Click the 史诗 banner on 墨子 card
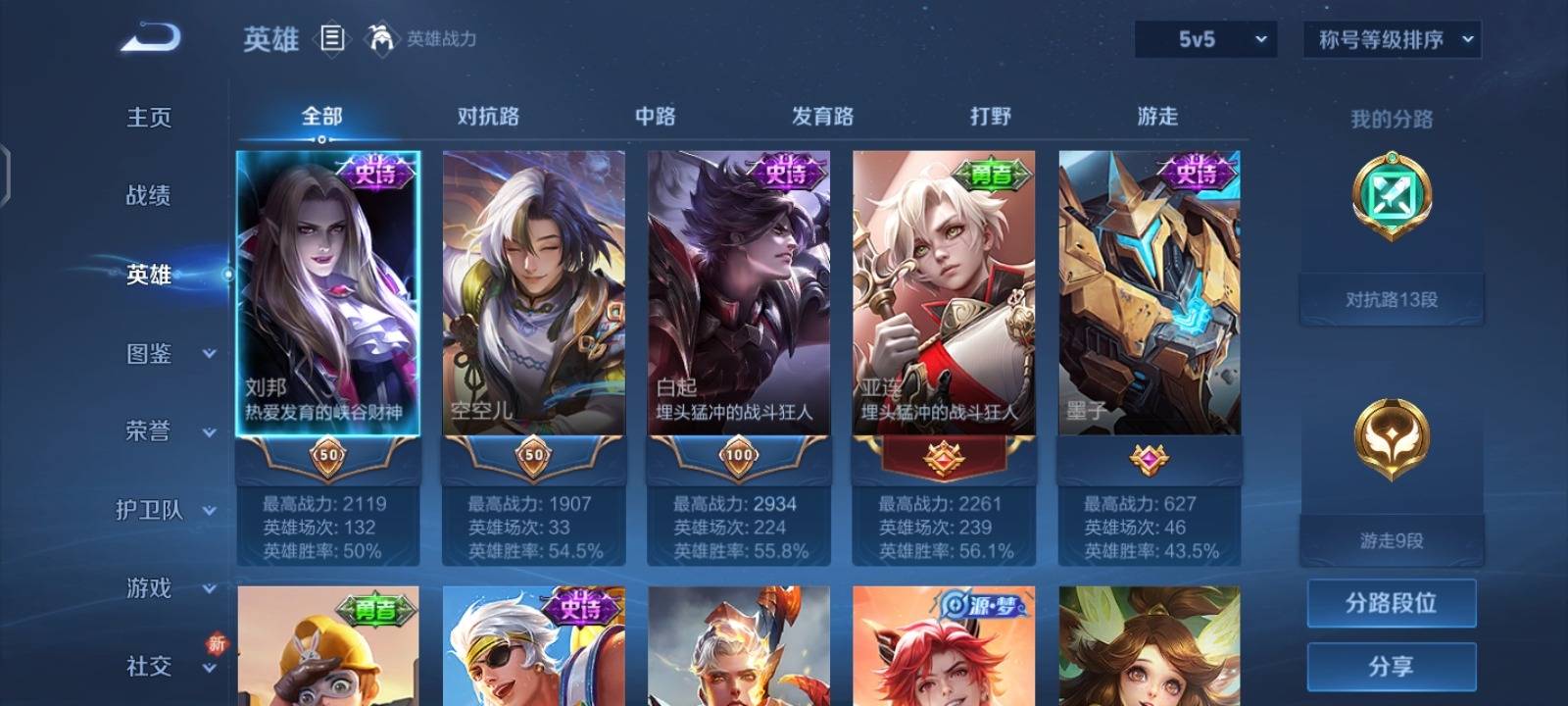 click(x=1200, y=175)
